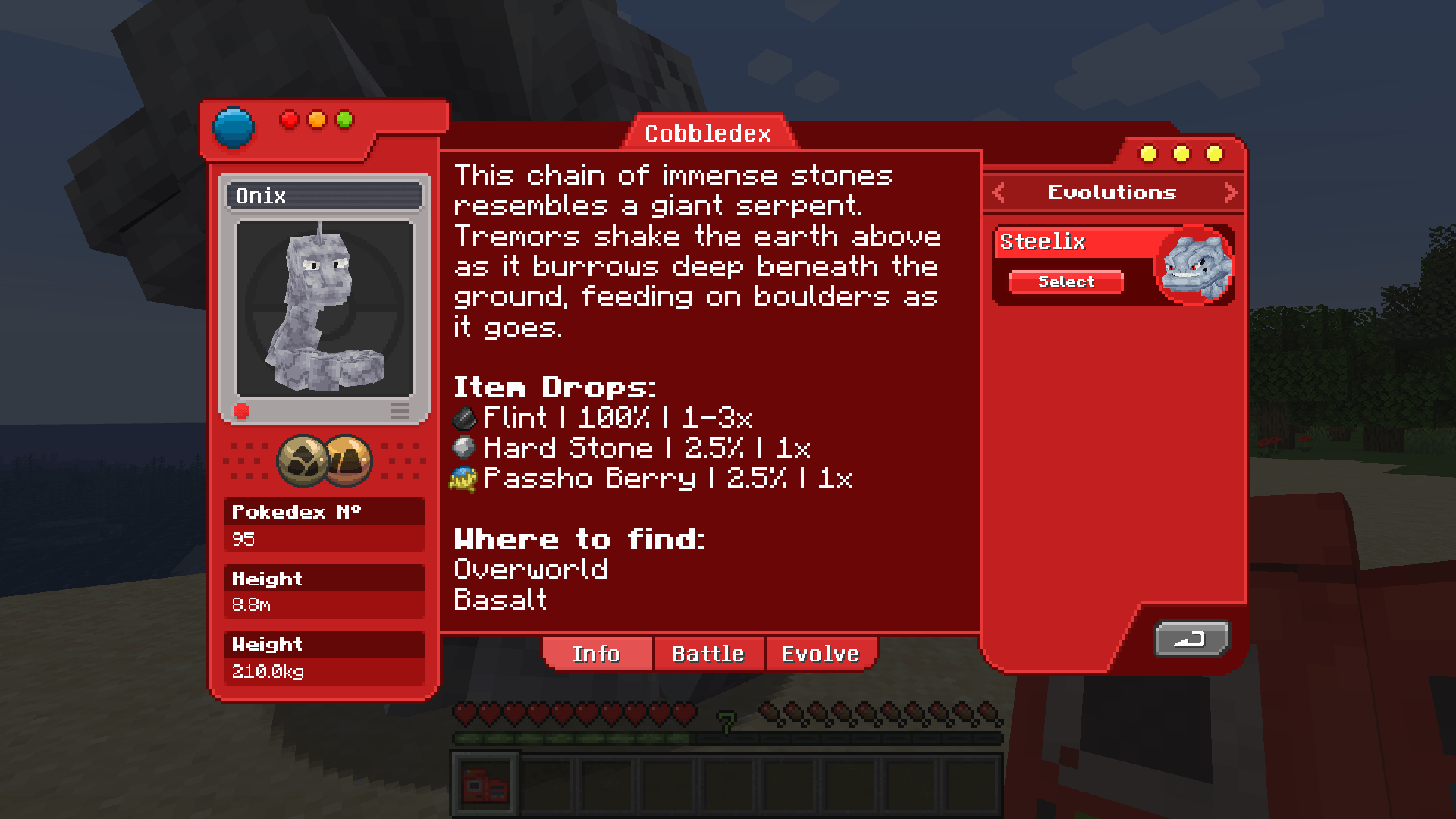Toggle the red indicator light on the Pokedex
Screen dimensions: 1456x819
(289, 119)
